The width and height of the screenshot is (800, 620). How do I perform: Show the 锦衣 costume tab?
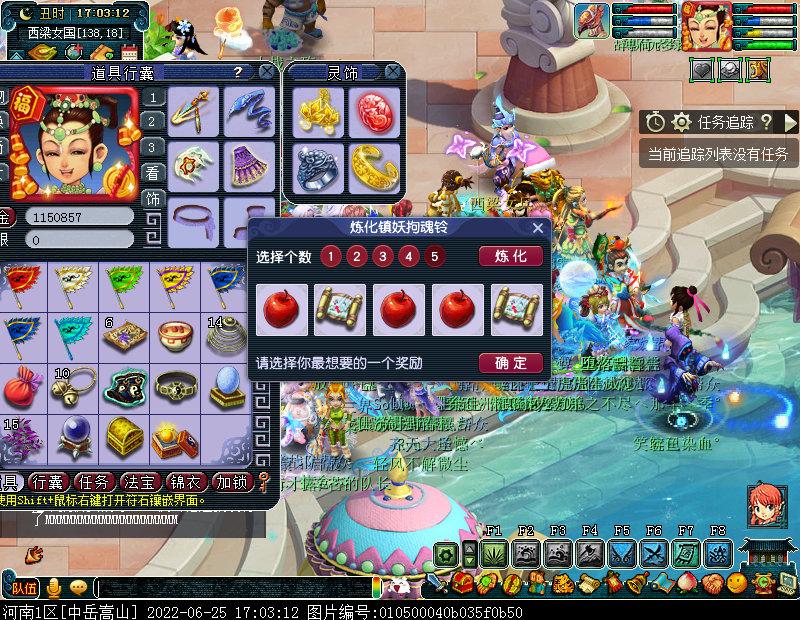tap(188, 481)
